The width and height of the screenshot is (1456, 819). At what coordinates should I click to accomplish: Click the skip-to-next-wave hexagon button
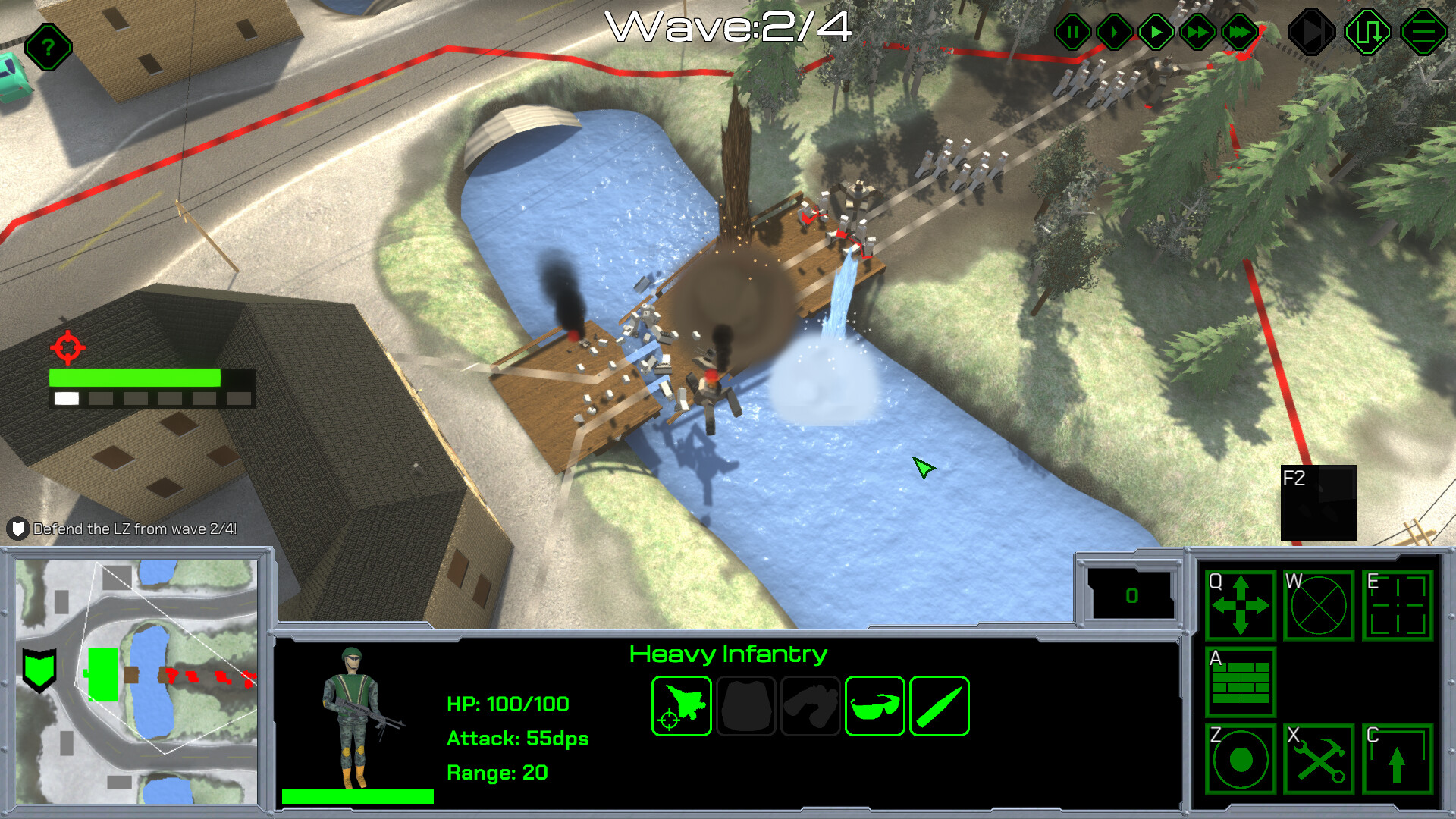click(1312, 31)
